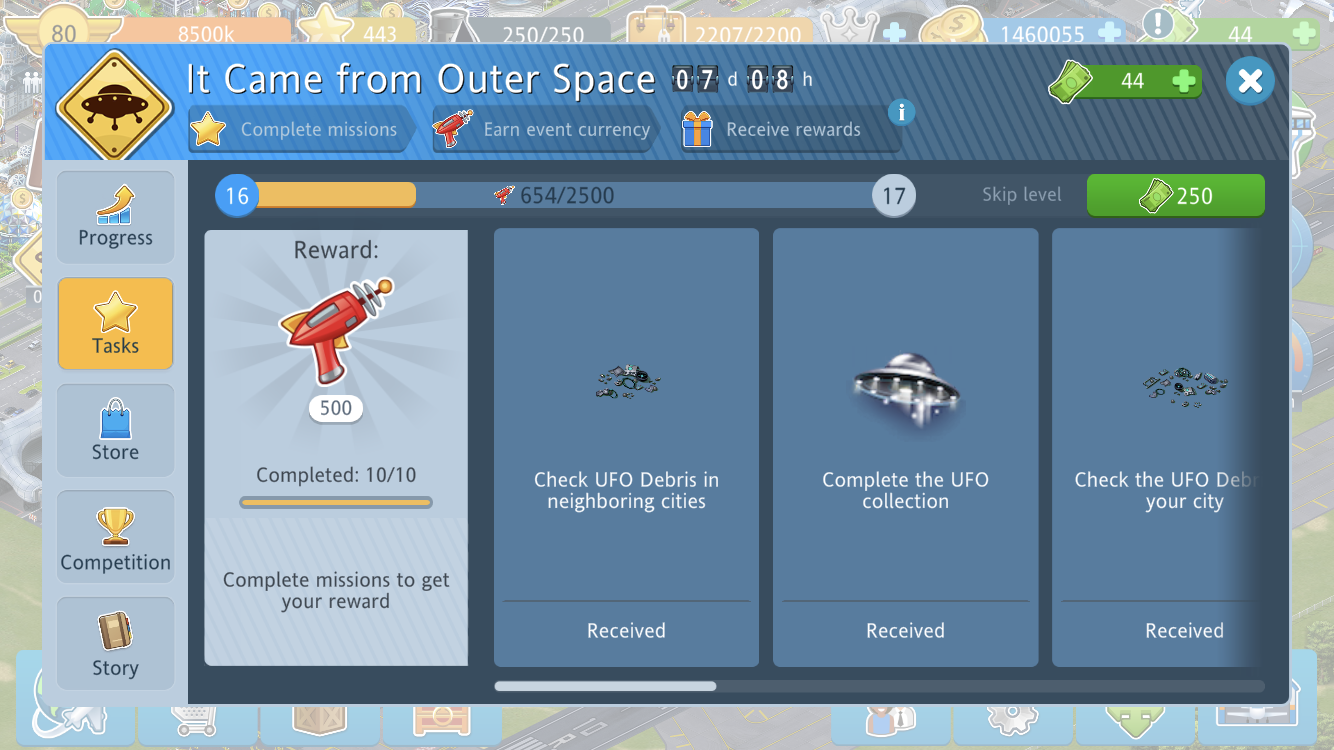Switch to the Store tab
The image size is (1334, 750).
point(116,430)
